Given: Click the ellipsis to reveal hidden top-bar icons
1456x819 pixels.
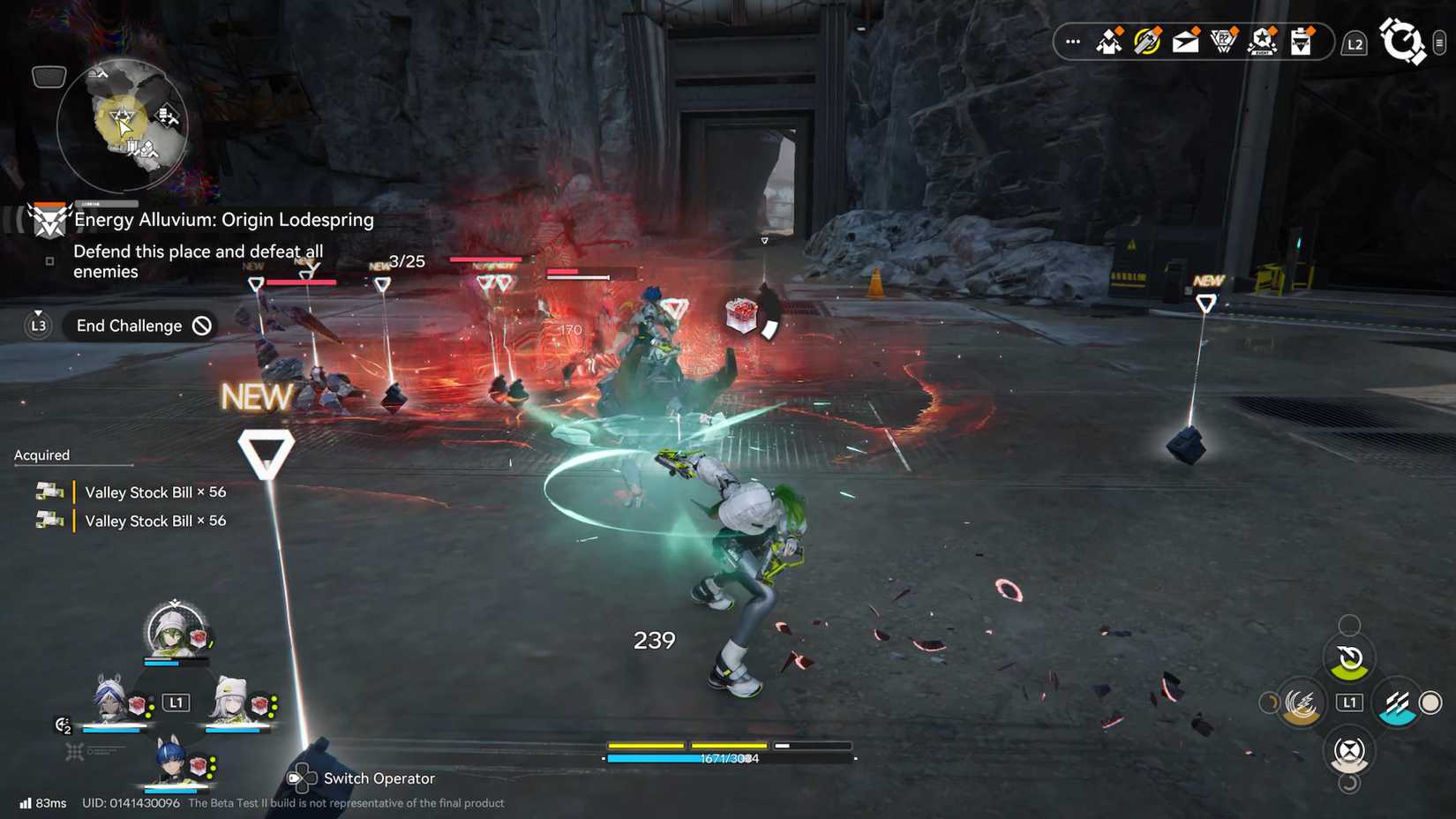Looking at the screenshot, I should [1072, 41].
